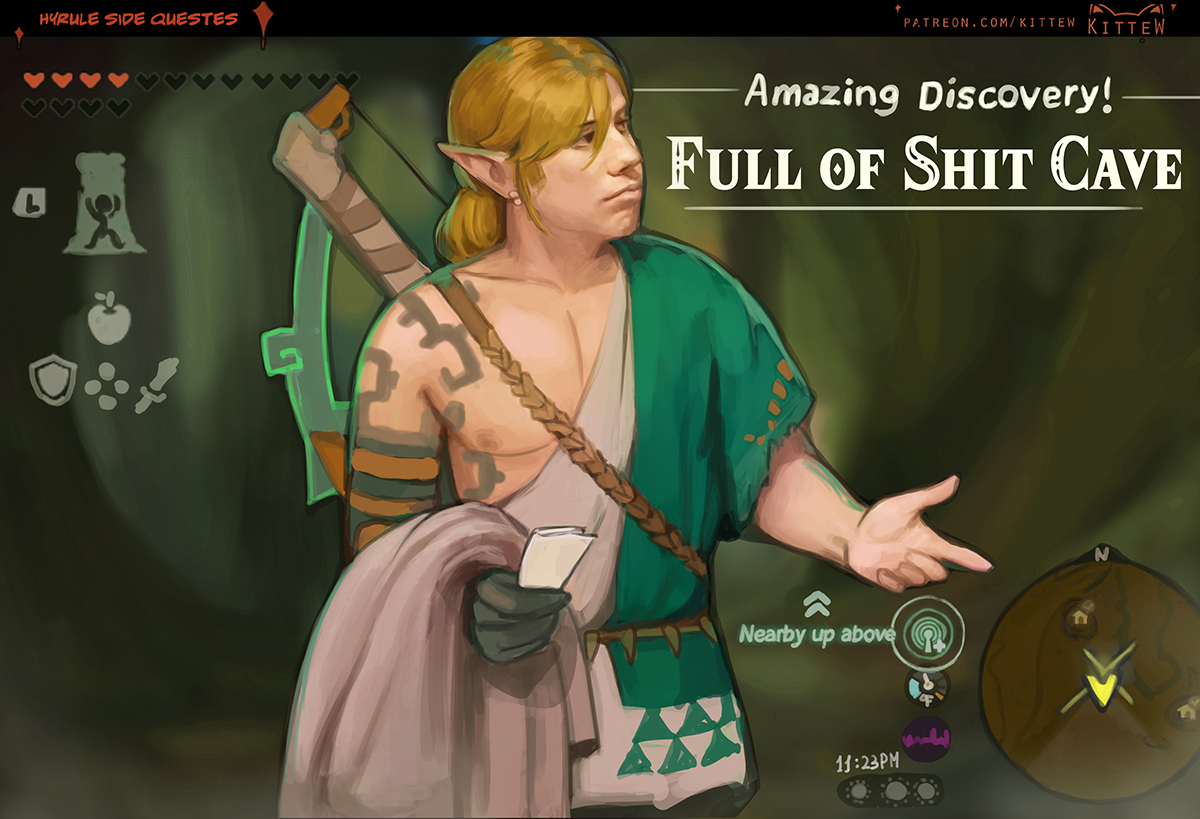
Task: Click the house marker nearest the minimap's N
Action: (x=1079, y=613)
